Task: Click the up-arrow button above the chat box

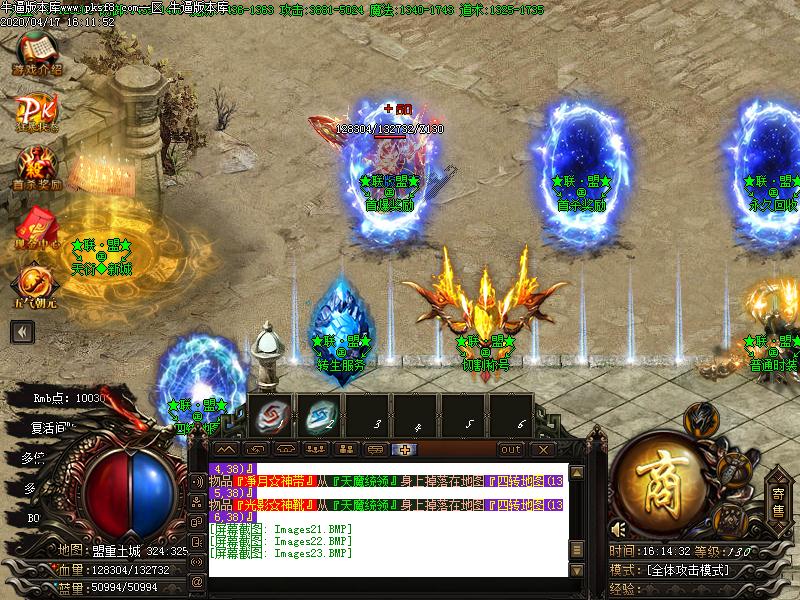Action: [227, 449]
